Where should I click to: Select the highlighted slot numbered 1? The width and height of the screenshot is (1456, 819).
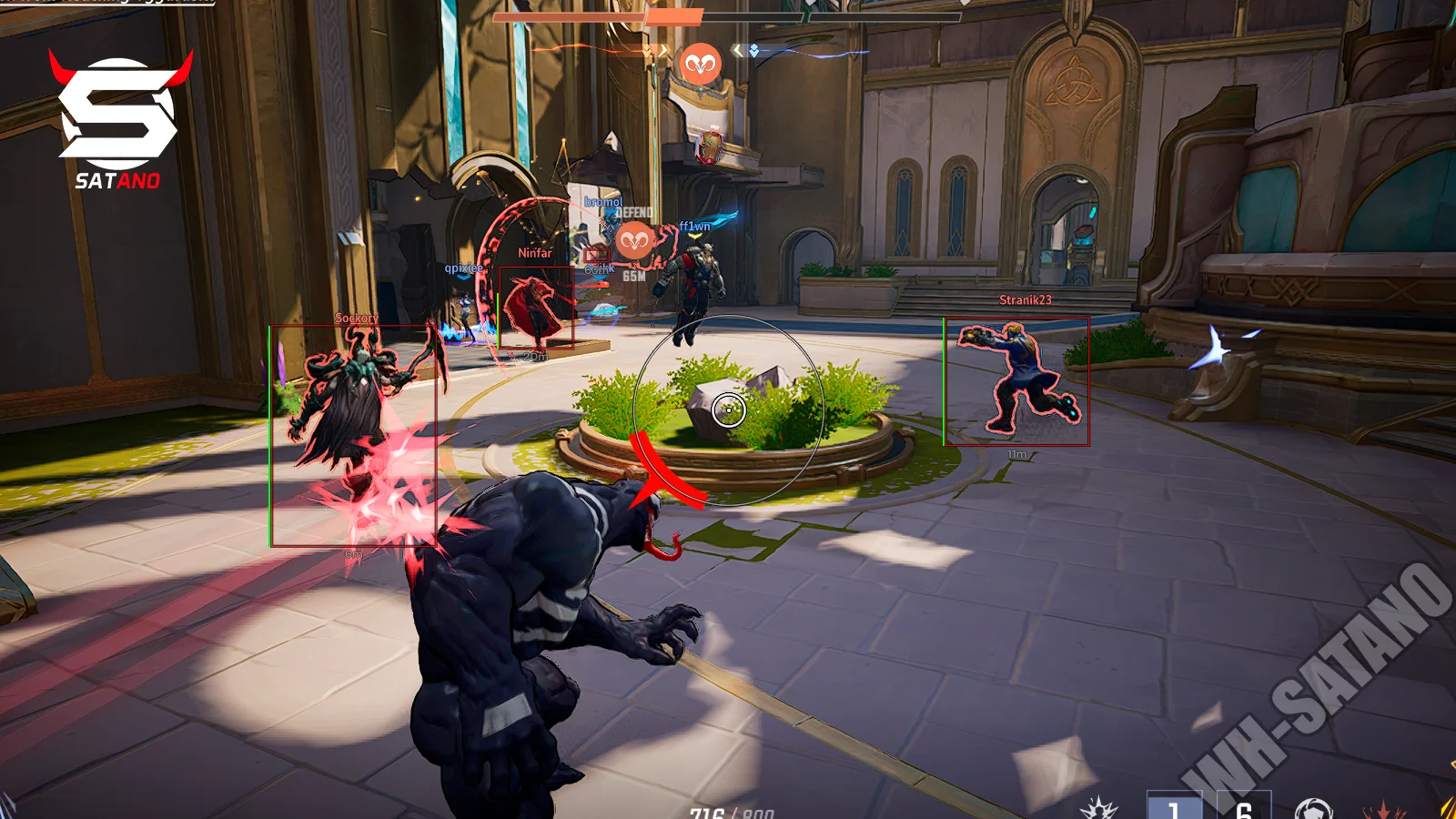[1174, 807]
